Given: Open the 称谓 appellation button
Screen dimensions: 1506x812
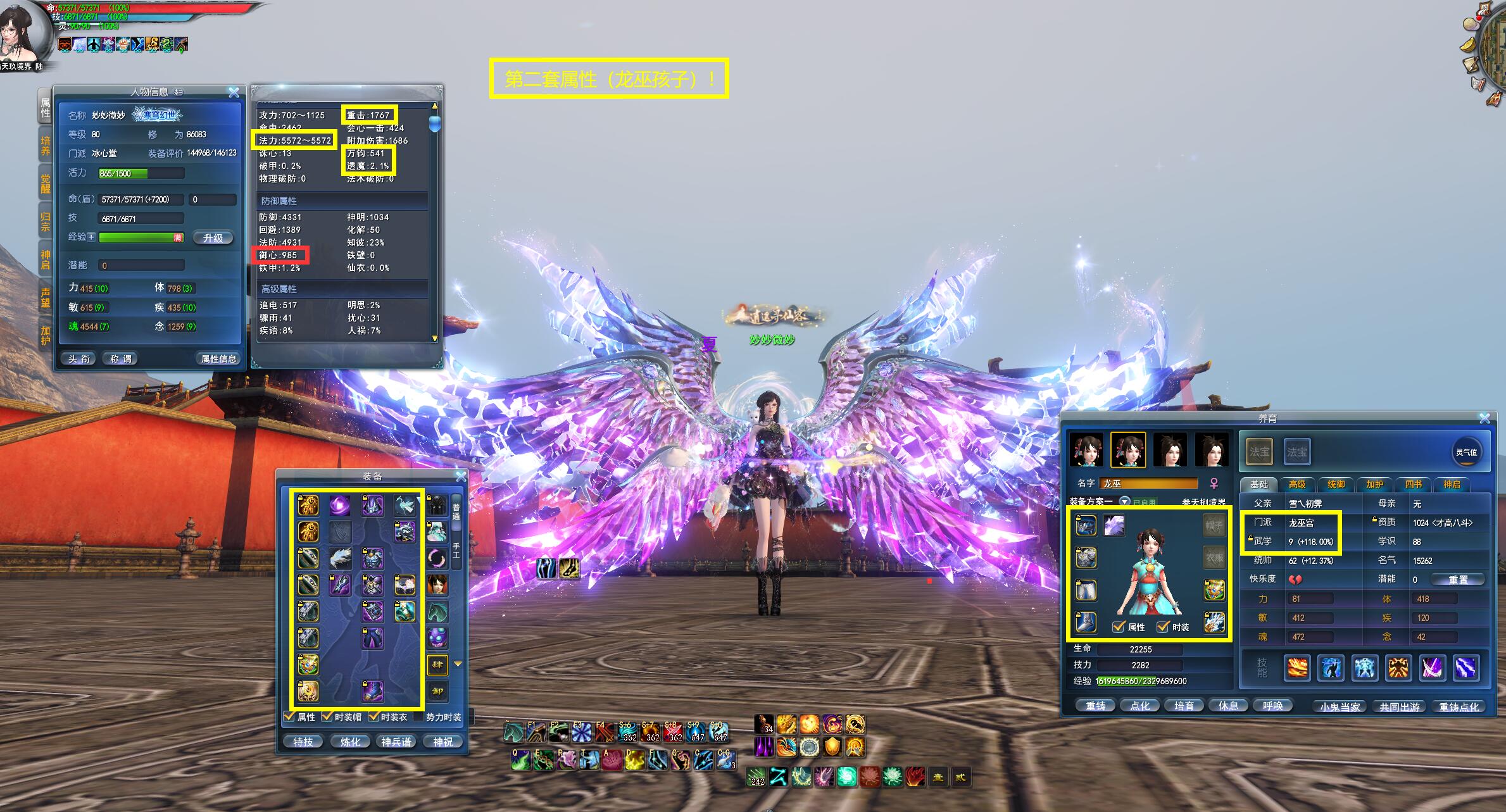Looking at the screenshot, I should (120, 359).
